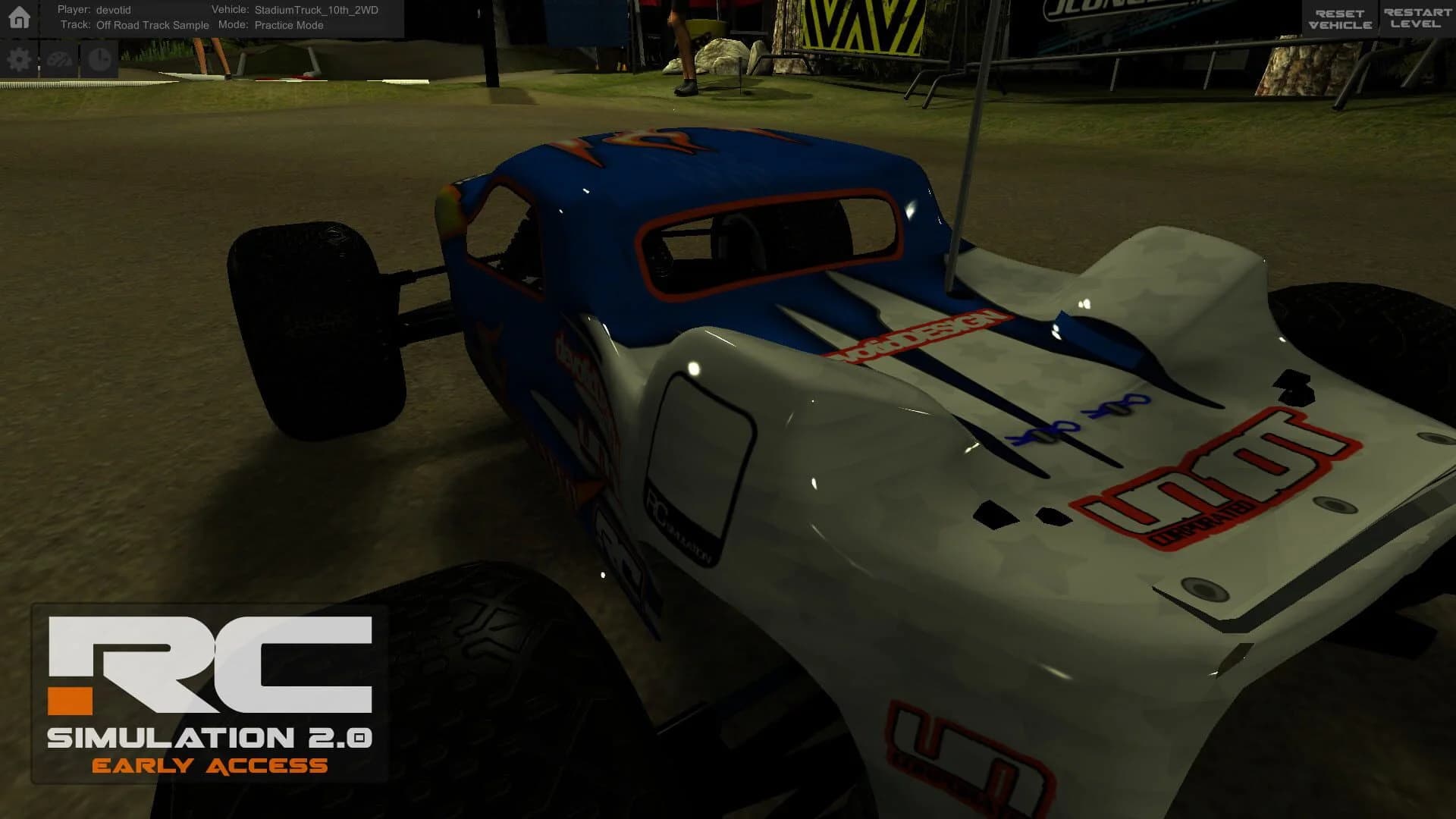Click the track name Off Road Track Sample
The height and width of the screenshot is (819, 1456).
[x=152, y=24]
